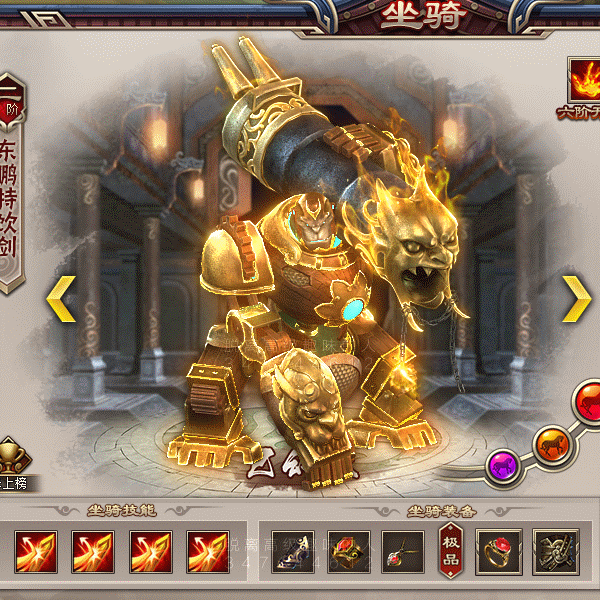600x600 pixels.
Task: Select the red pendant necklace slot
Action: (403, 551)
